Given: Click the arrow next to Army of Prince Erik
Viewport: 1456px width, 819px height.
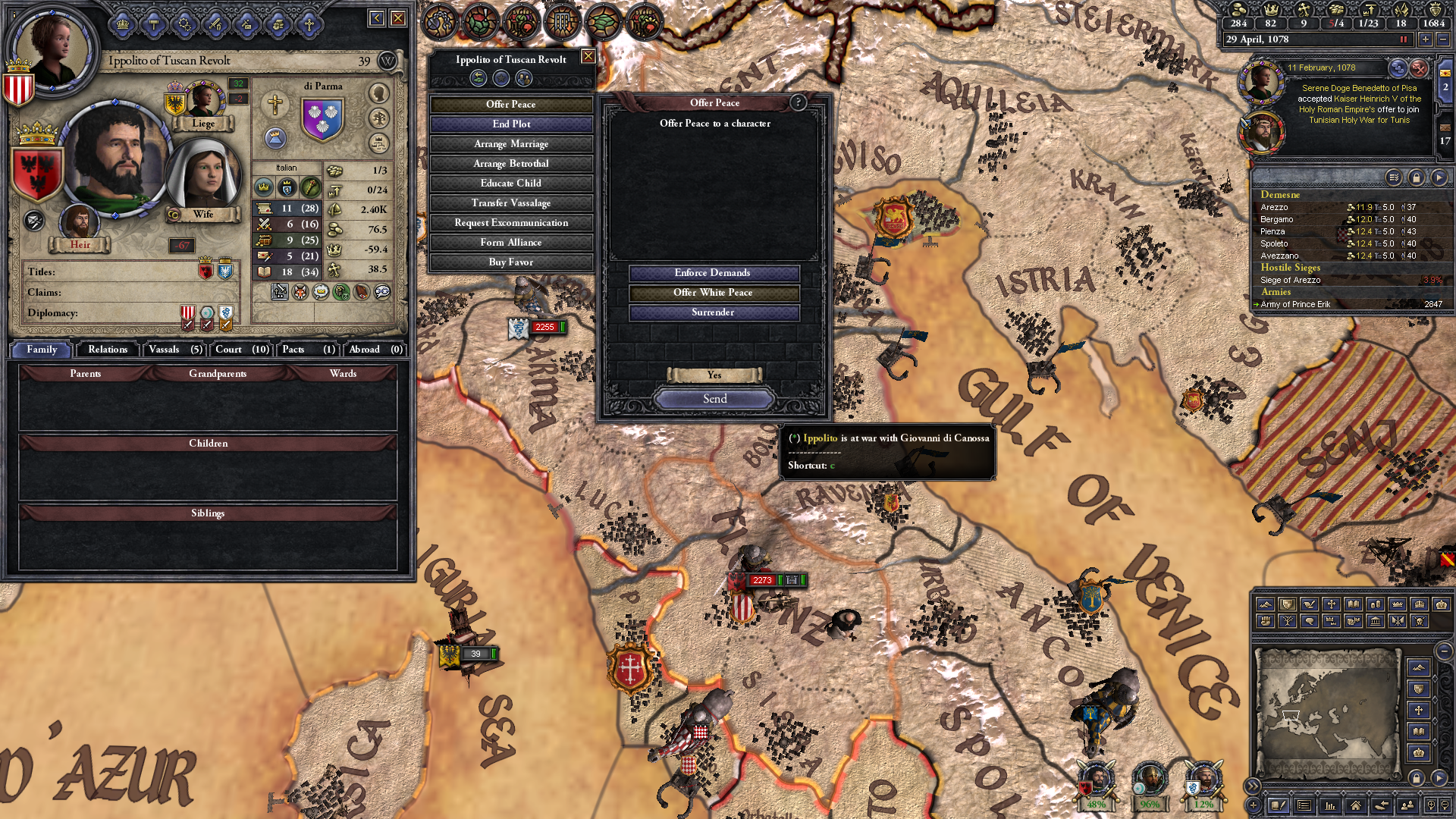Looking at the screenshot, I should click(x=1257, y=304).
